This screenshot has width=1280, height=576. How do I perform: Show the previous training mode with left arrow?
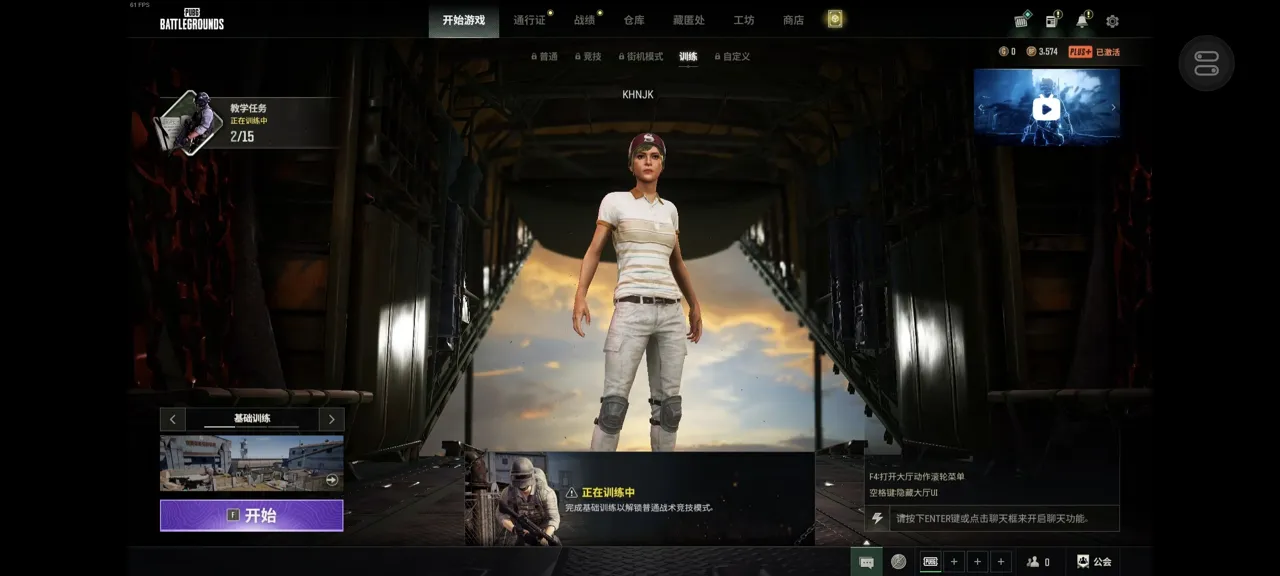173,419
